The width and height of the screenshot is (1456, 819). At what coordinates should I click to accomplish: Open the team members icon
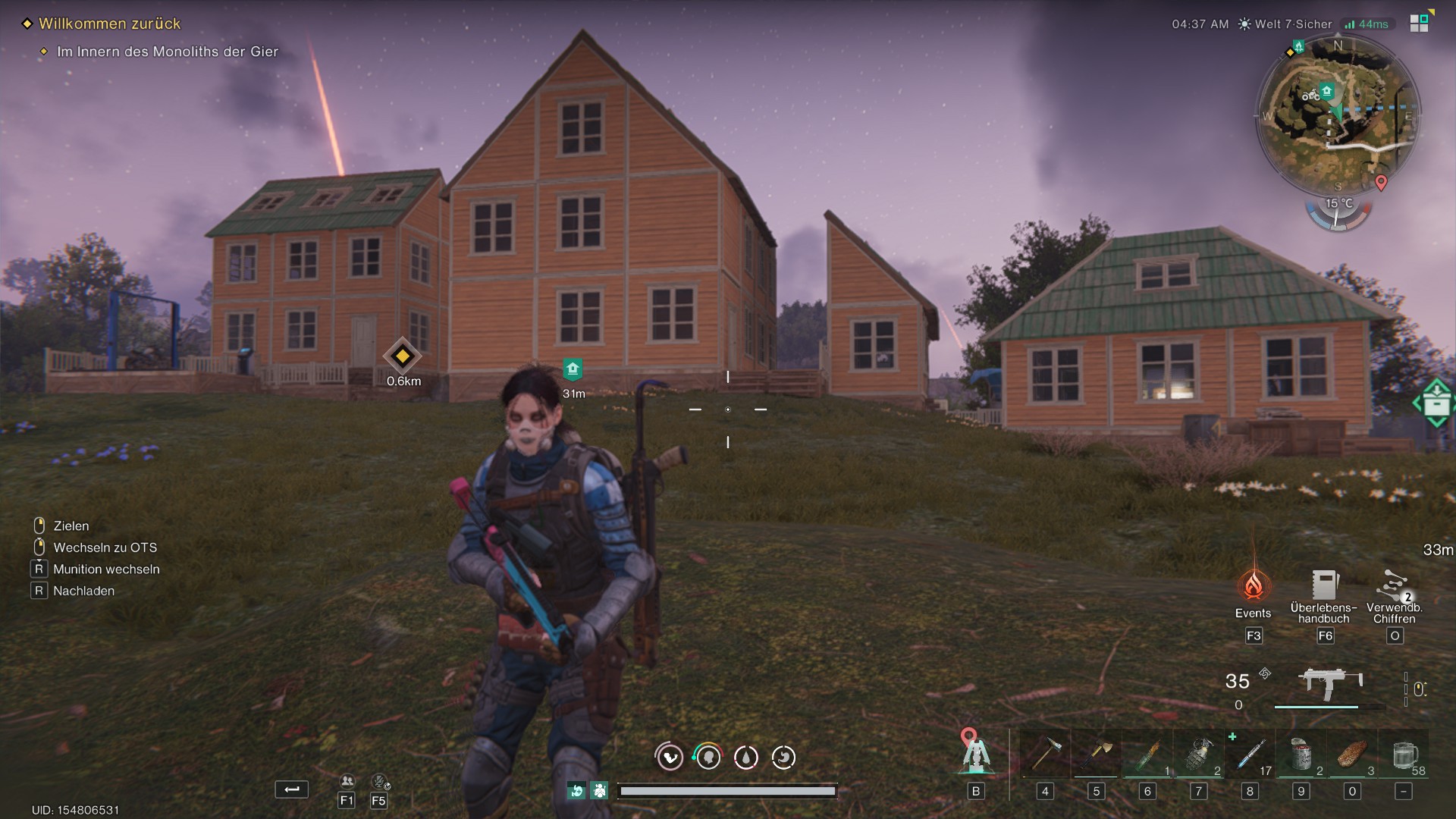tap(347, 781)
